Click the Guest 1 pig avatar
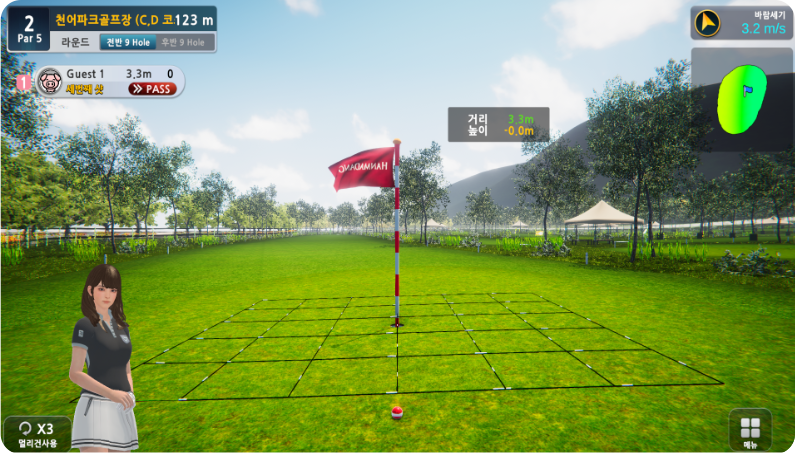 (49, 81)
